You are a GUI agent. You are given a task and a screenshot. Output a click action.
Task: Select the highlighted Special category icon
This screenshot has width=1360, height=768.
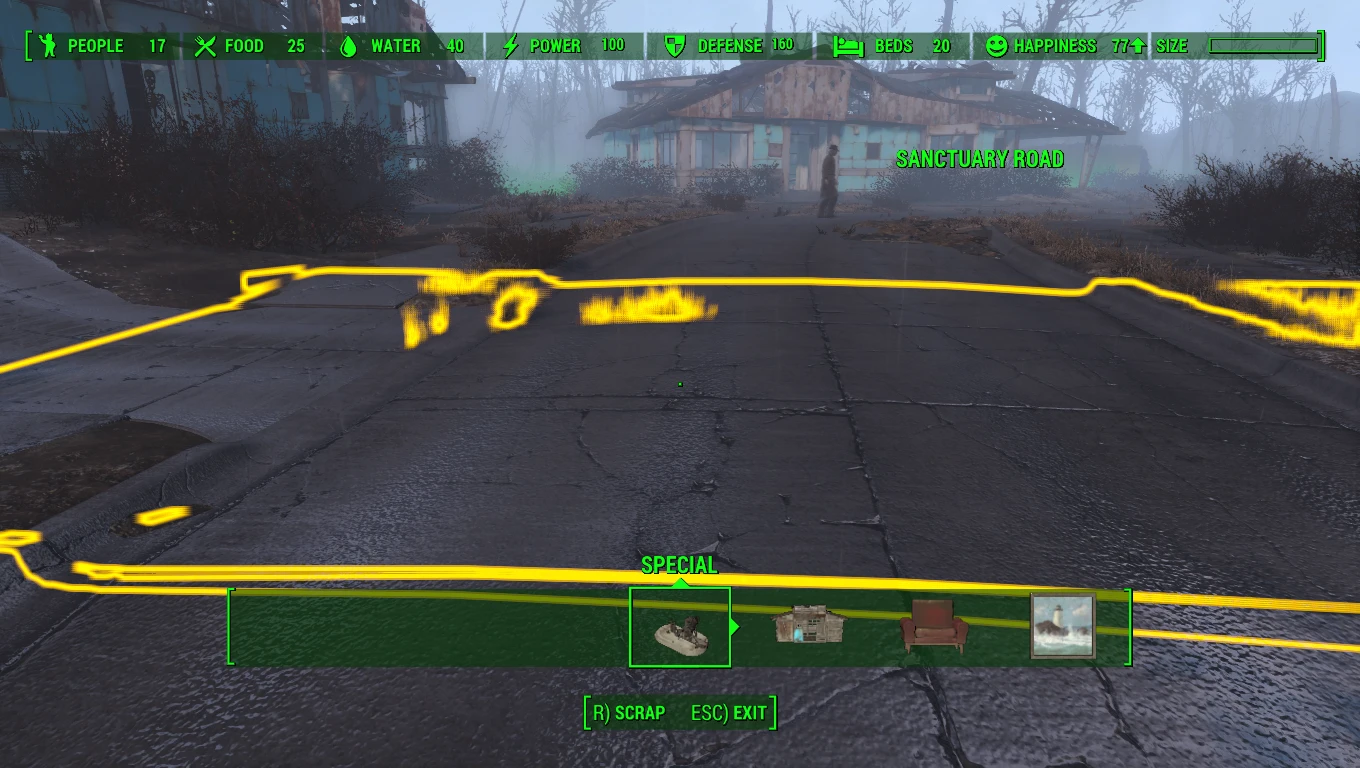click(680, 628)
